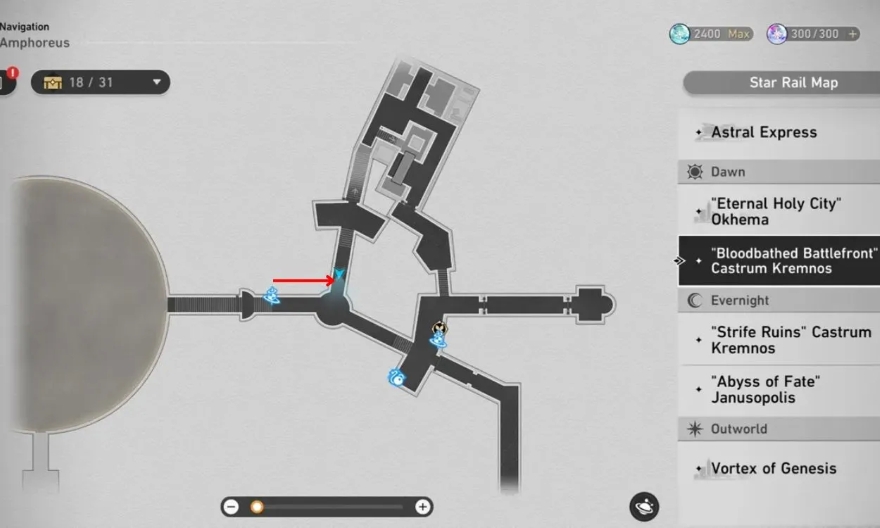This screenshot has height=528, width=880.
Task: Expand the treasure chest 18 / 31 dropdown
Action: point(157,82)
